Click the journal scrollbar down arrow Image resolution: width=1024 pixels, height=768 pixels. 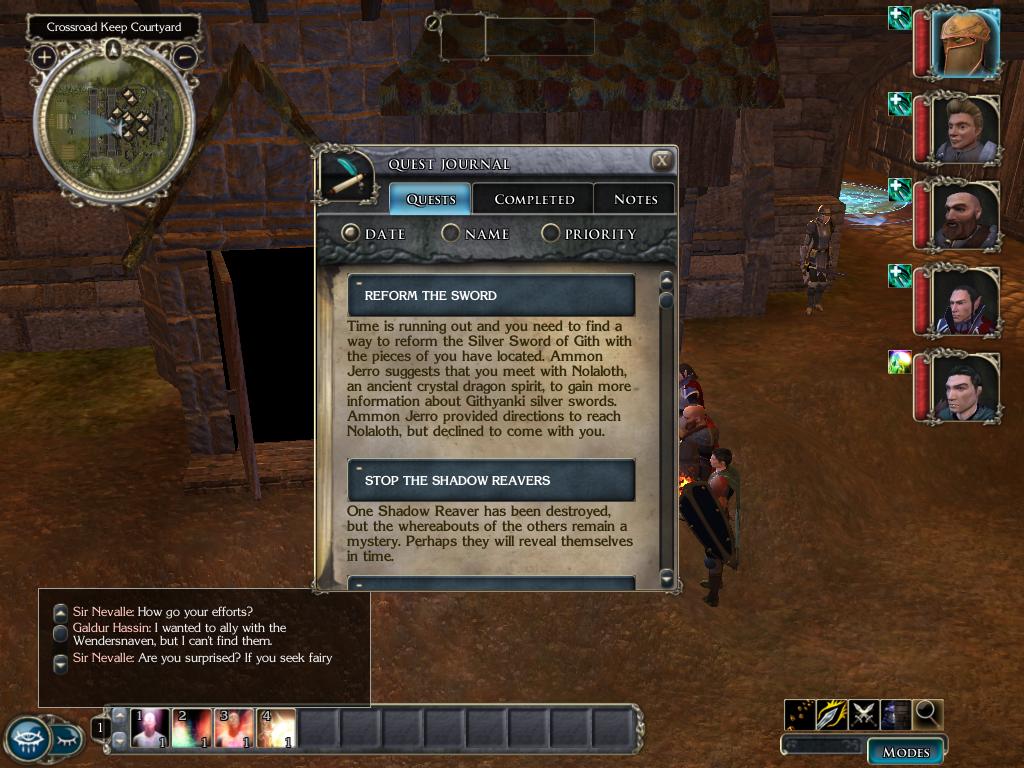tap(667, 578)
